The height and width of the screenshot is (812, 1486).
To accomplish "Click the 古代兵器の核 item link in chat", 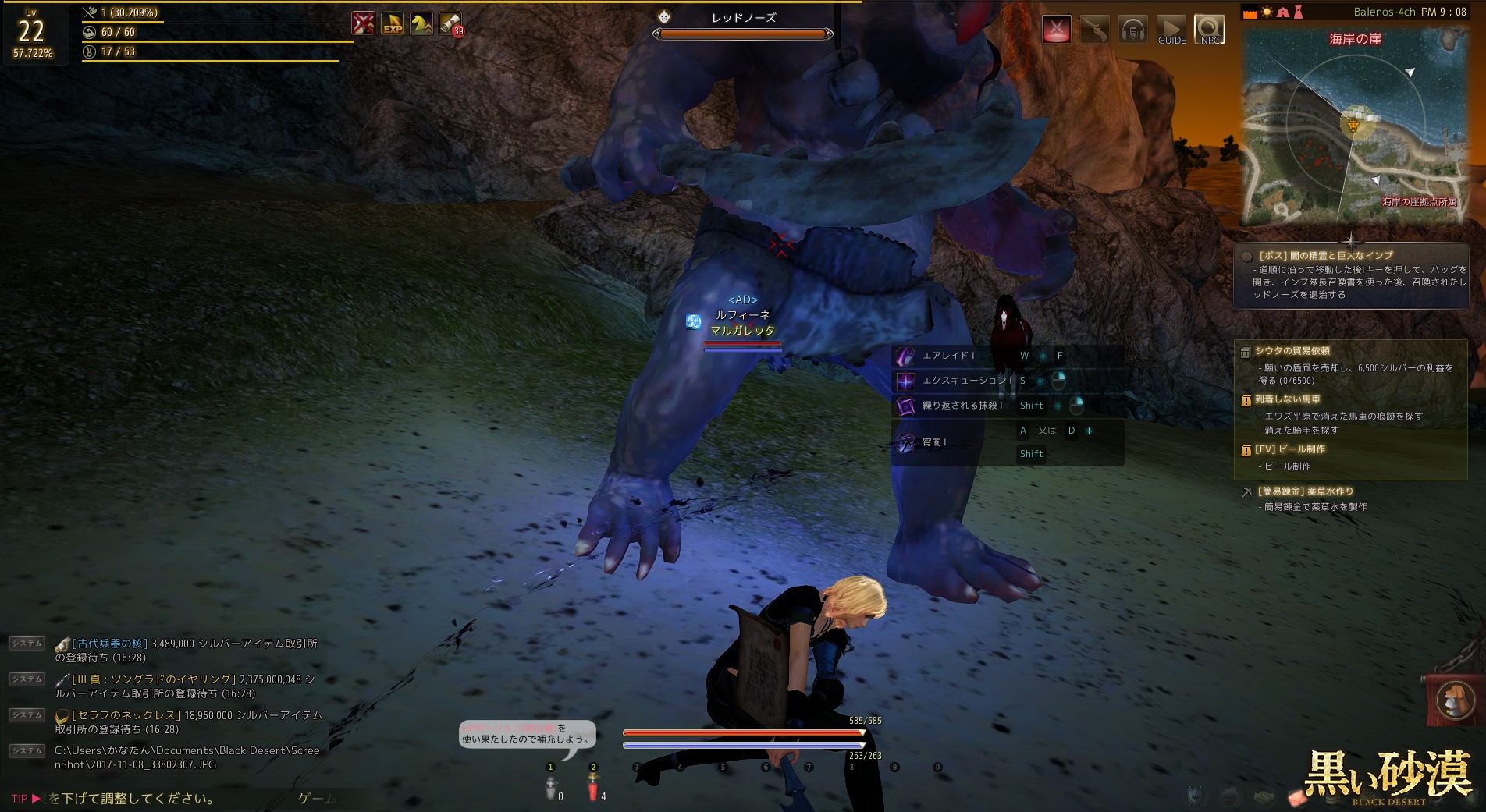I will point(108,644).
